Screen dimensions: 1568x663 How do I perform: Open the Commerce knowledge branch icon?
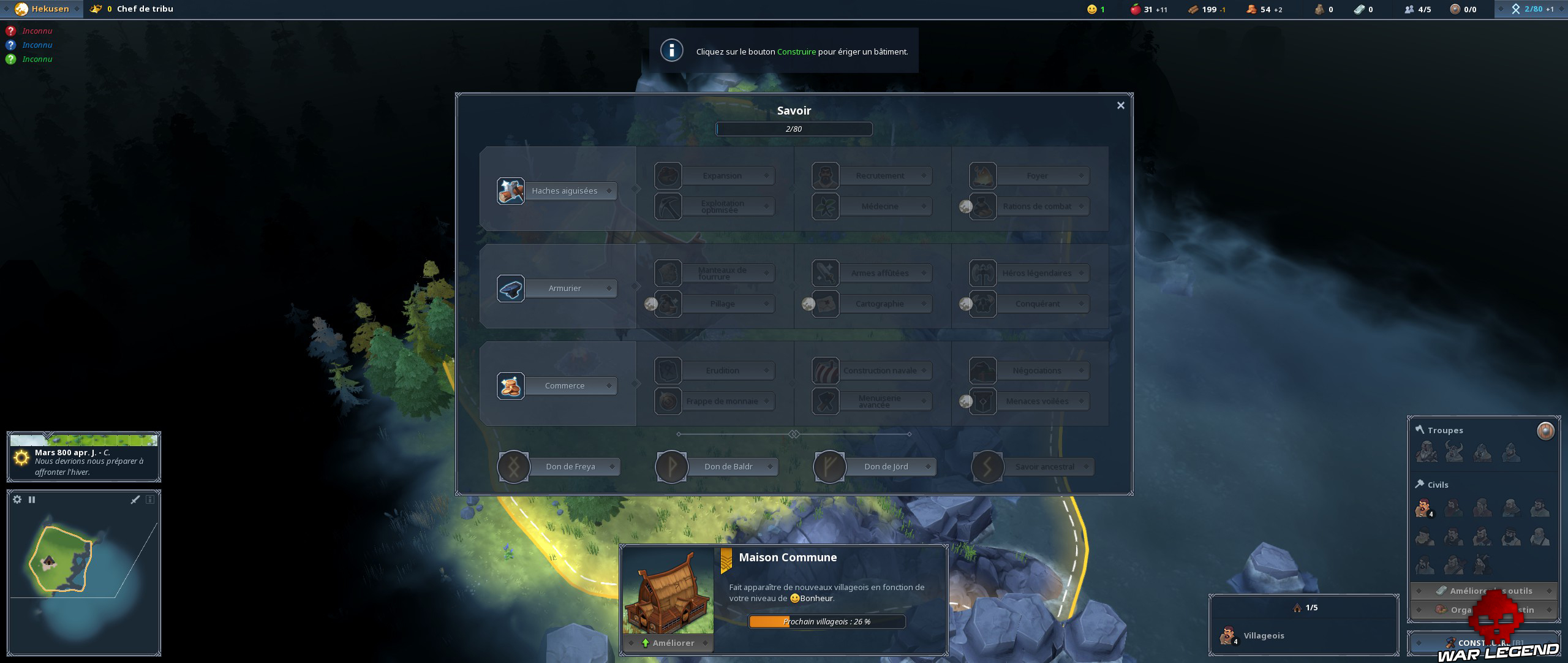pos(511,385)
